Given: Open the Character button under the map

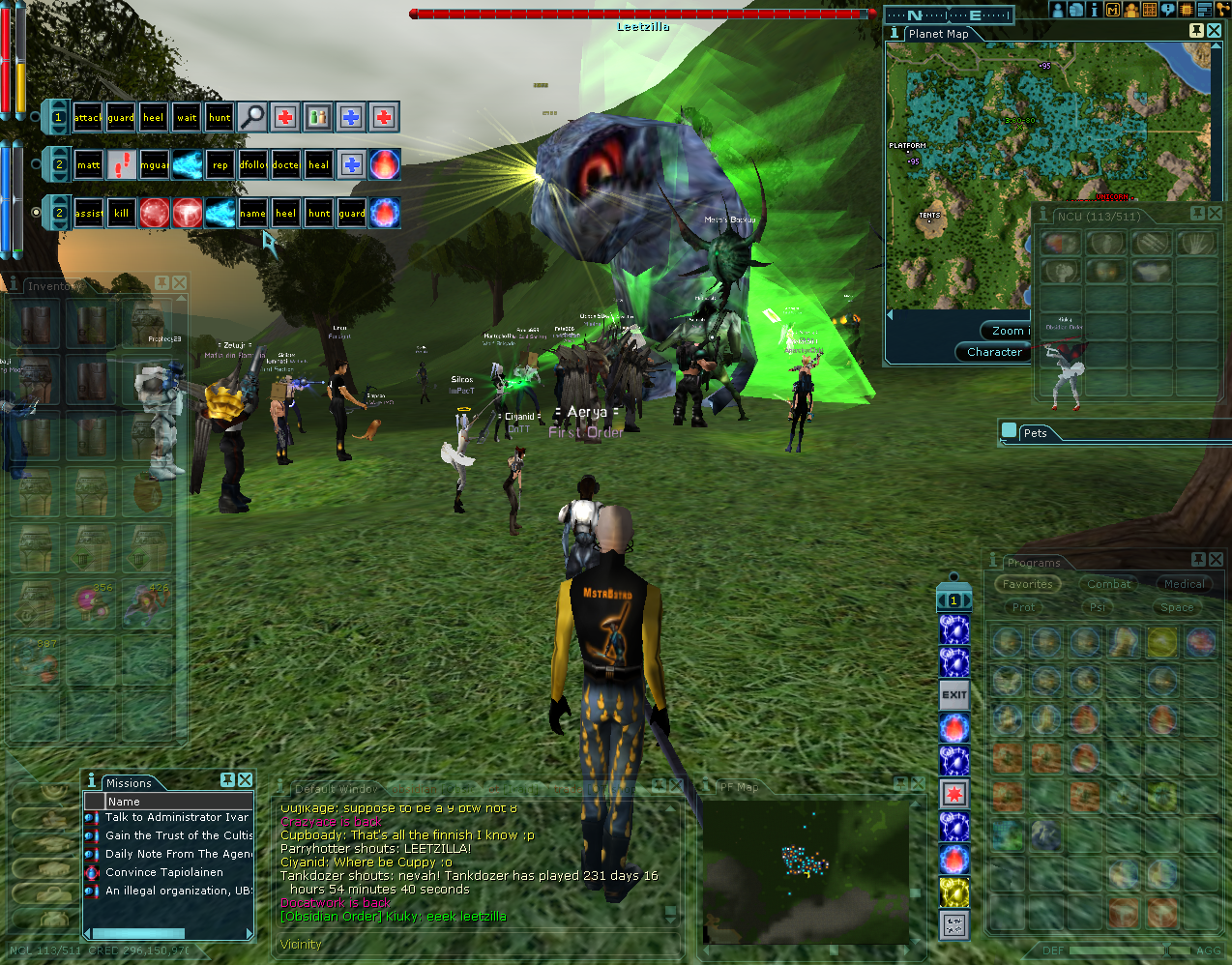Looking at the screenshot, I should point(994,352).
